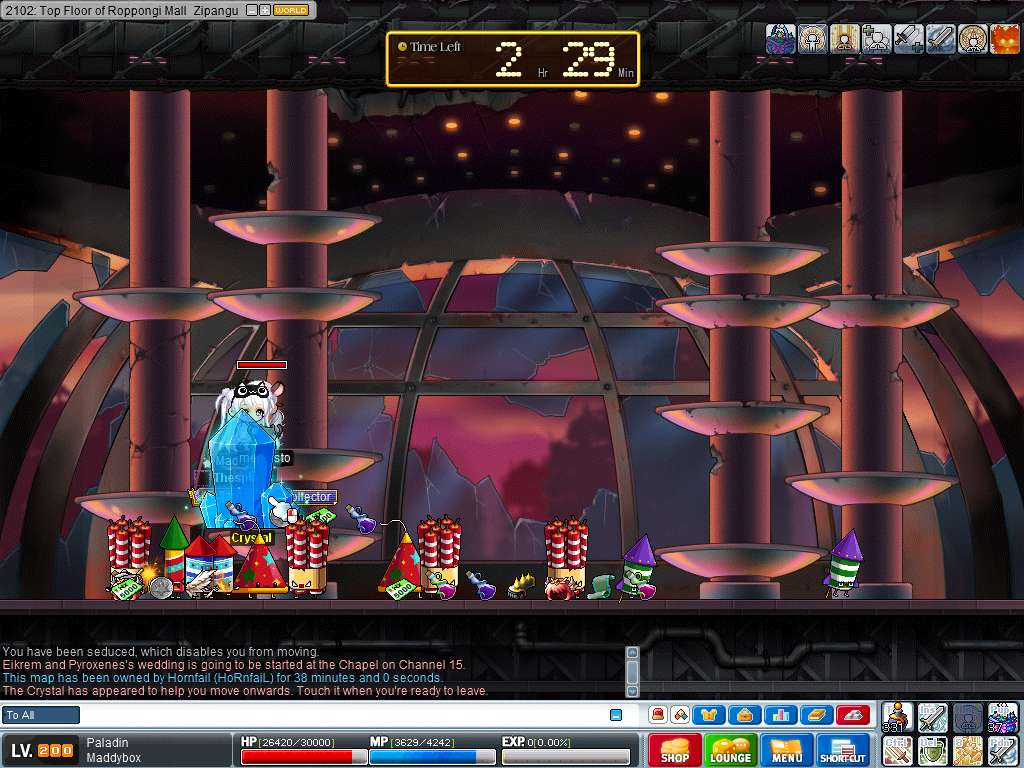1024x768 pixels.
Task: Open the World map button
Action: 291,10
